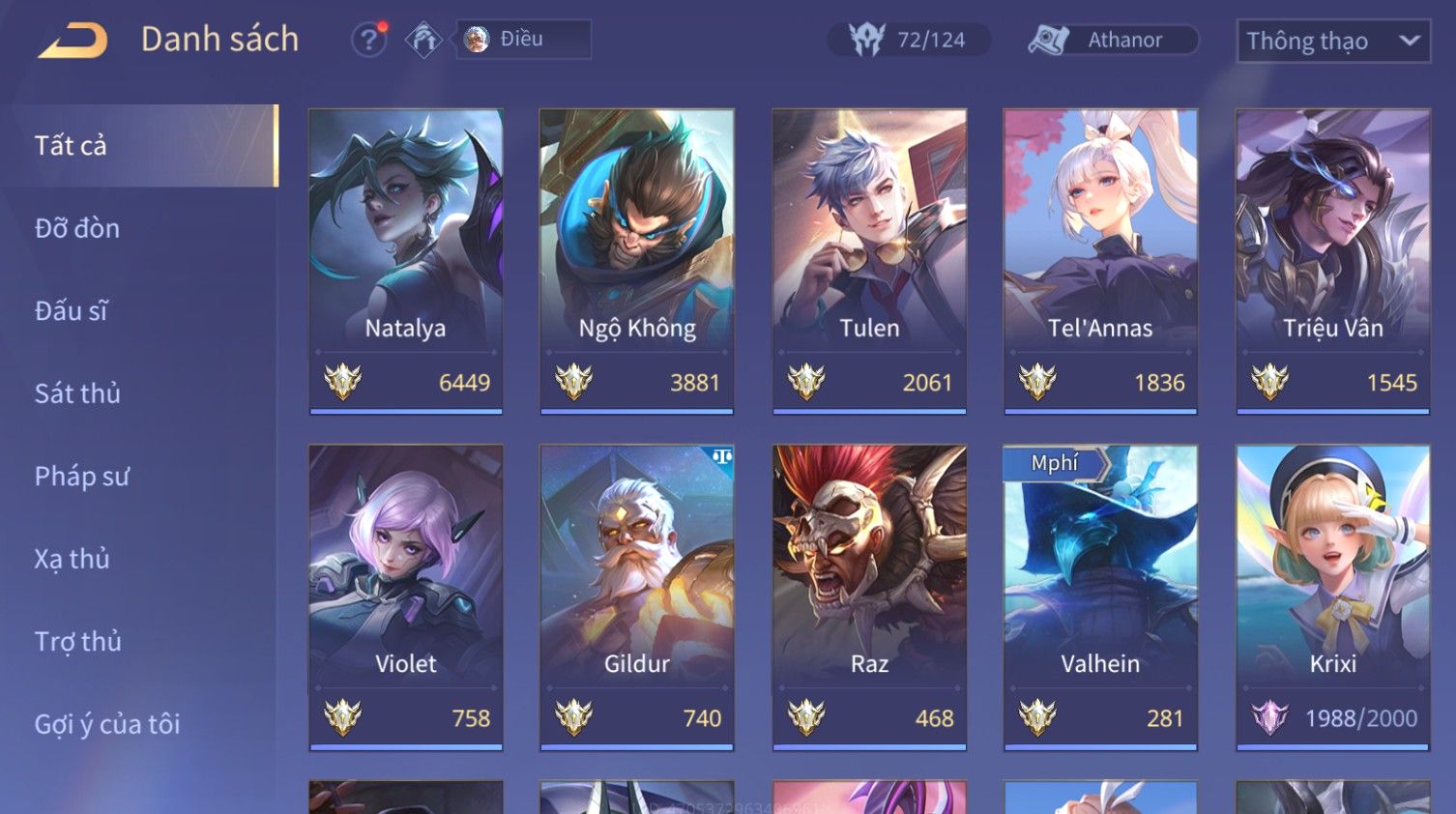Select the Gildur hero card
Viewport: 1456px width, 814px height.
637,596
